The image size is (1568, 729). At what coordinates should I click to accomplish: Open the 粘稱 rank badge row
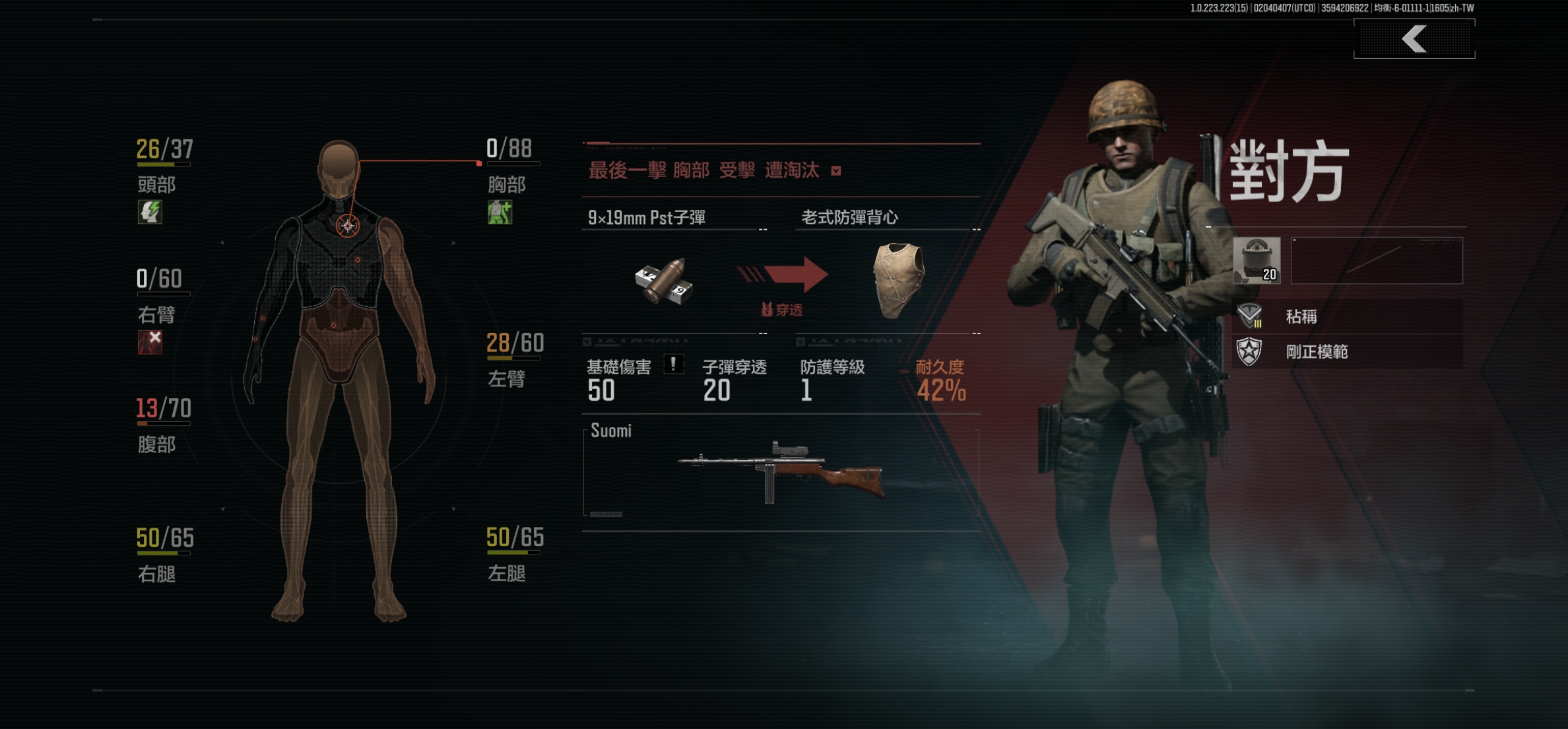pos(1348,317)
